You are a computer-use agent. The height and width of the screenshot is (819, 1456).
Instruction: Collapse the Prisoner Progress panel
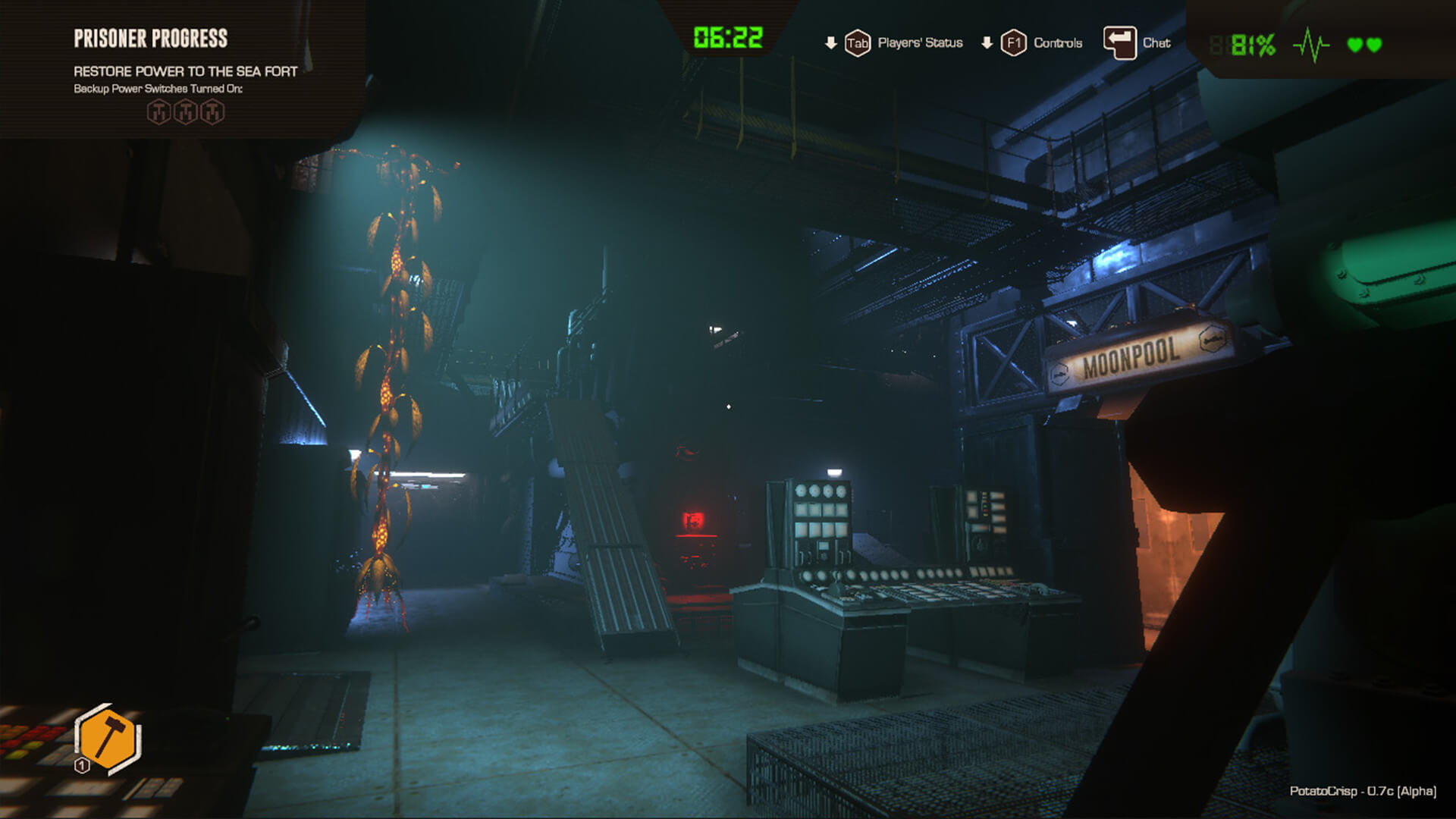[152, 36]
